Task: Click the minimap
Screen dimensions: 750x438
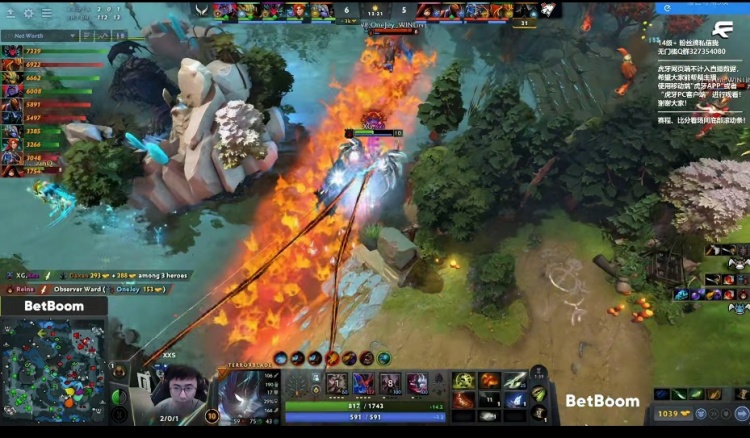Action: tap(53, 368)
